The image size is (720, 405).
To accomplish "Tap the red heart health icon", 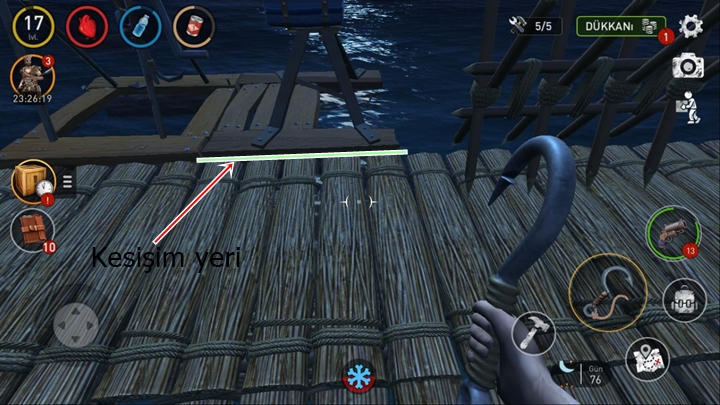I will [x=86, y=27].
